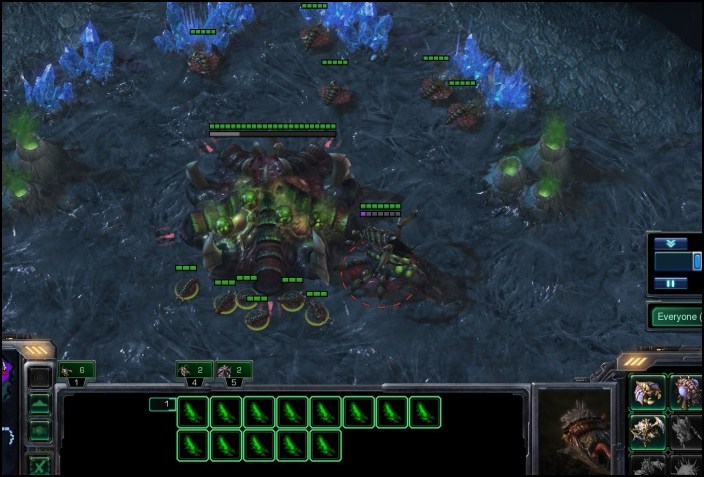Click the double-chevron-down replay speed button
Image resolution: width=704 pixels, height=477 pixels.
pyautogui.click(x=672, y=243)
